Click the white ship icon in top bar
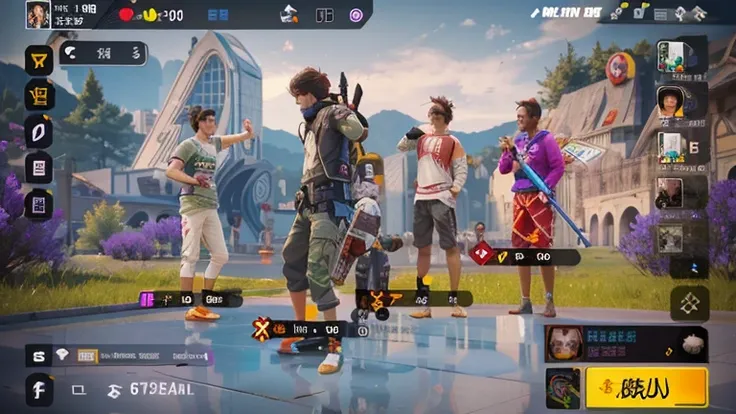The height and width of the screenshot is (414, 736). (289, 14)
